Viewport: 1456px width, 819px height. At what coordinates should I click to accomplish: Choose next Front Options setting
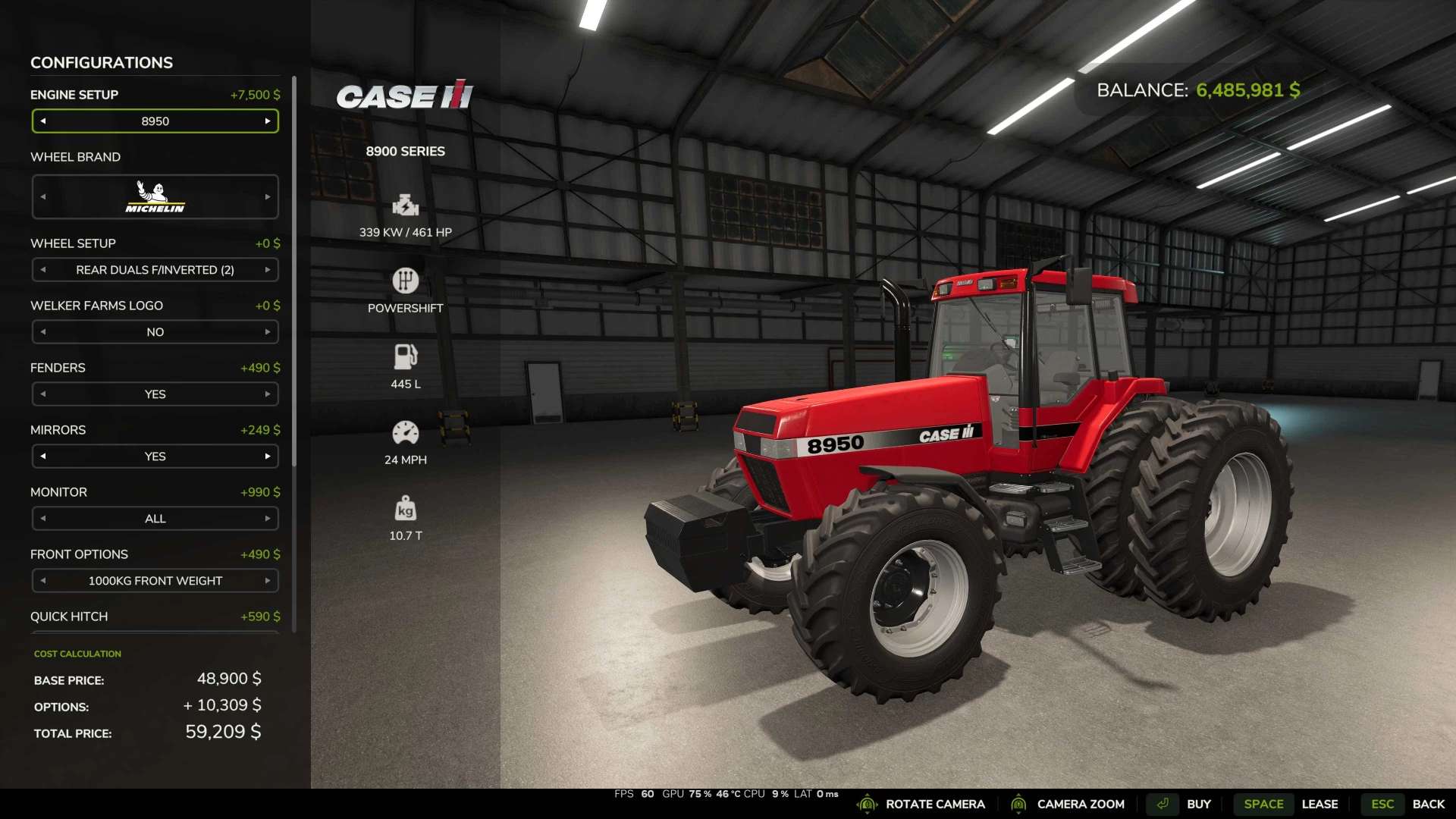pyautogui.click(x=268, y=581)
